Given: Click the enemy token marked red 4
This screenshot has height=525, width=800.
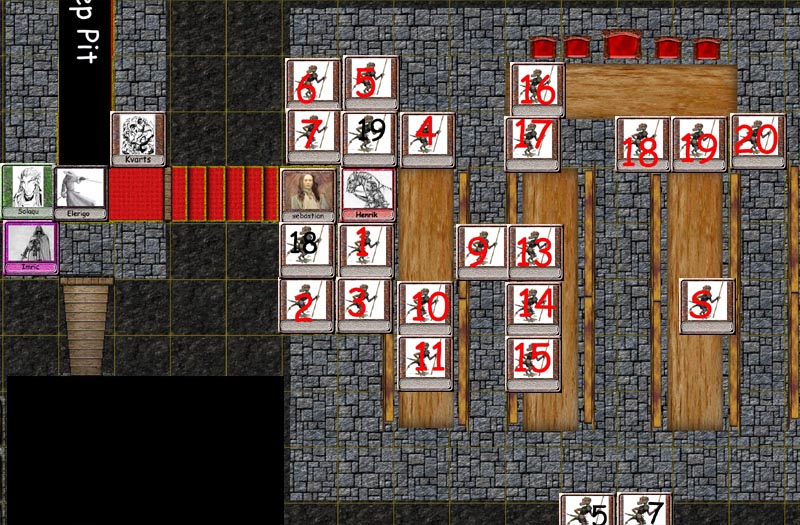Looking at the screenshot, I should (428, 138).
